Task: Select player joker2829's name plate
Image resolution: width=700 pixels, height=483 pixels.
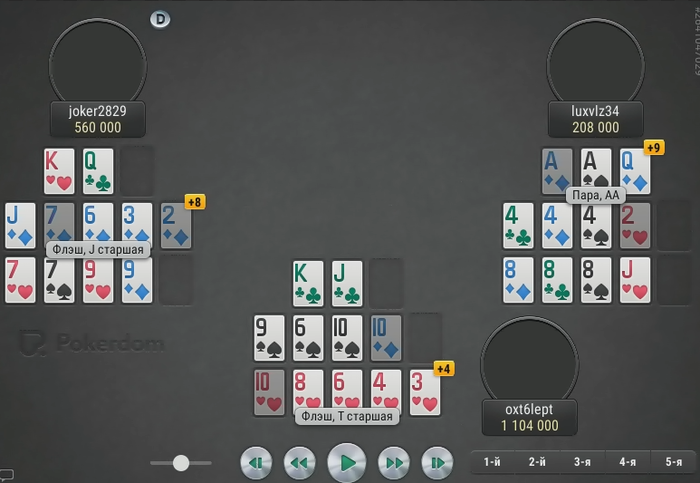Action: coord(97,119)
